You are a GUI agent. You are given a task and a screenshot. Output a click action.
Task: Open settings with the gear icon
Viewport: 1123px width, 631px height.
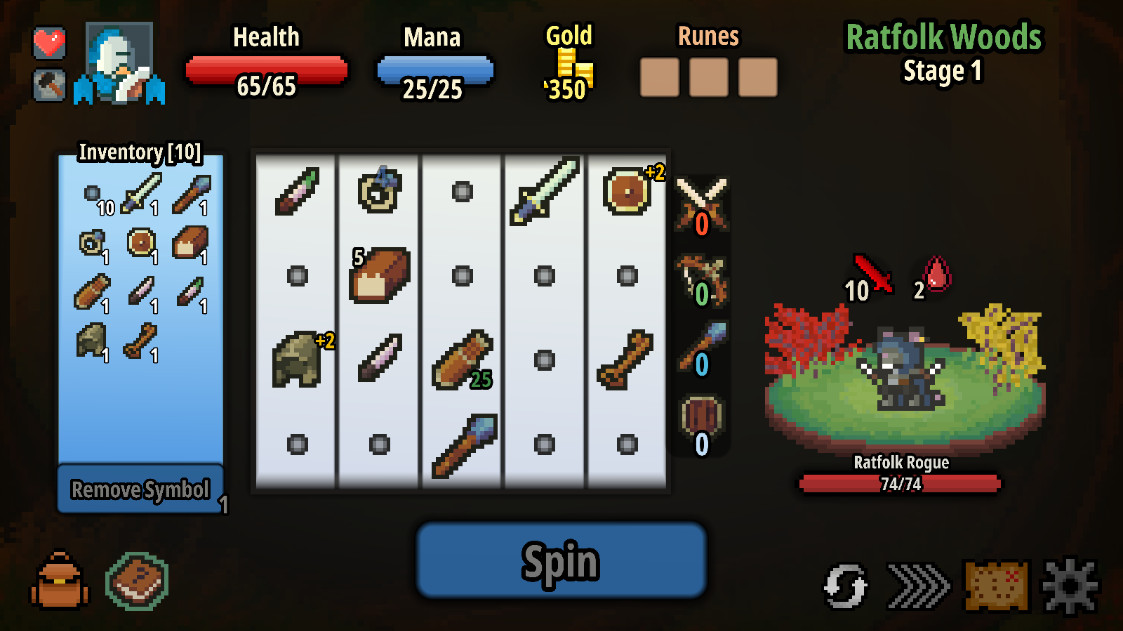[1071, 585]
